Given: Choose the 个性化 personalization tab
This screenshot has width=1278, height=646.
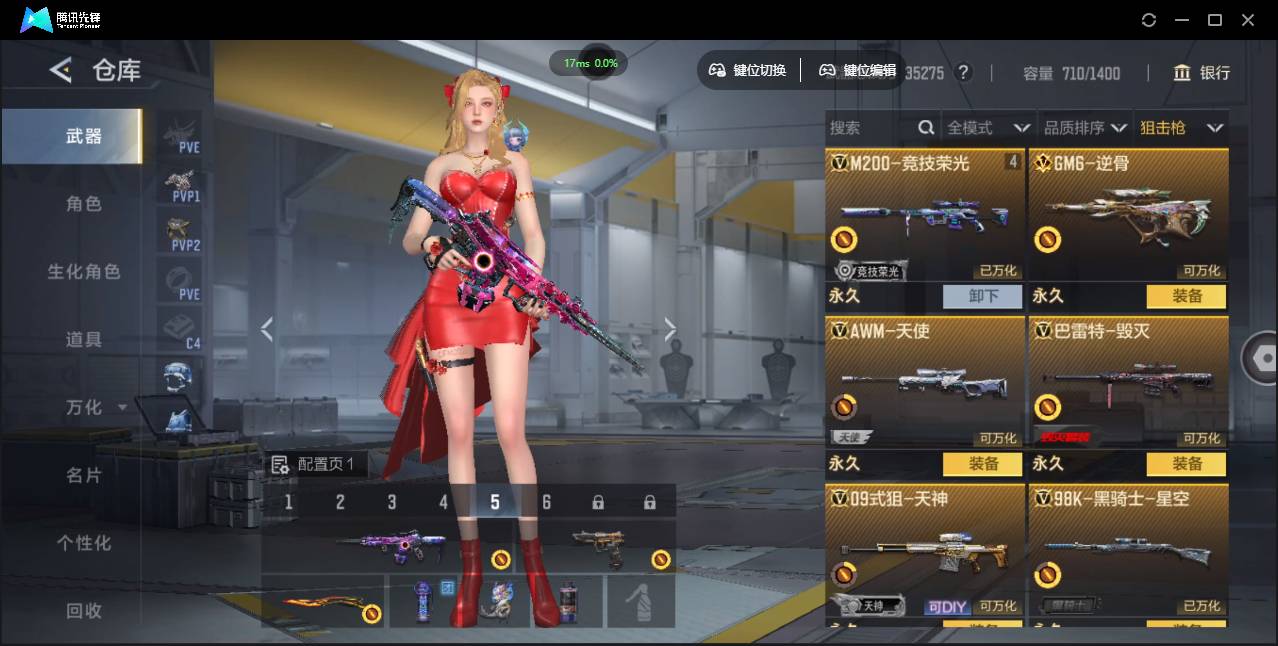Looking at the screenshot, I should 84,543.
